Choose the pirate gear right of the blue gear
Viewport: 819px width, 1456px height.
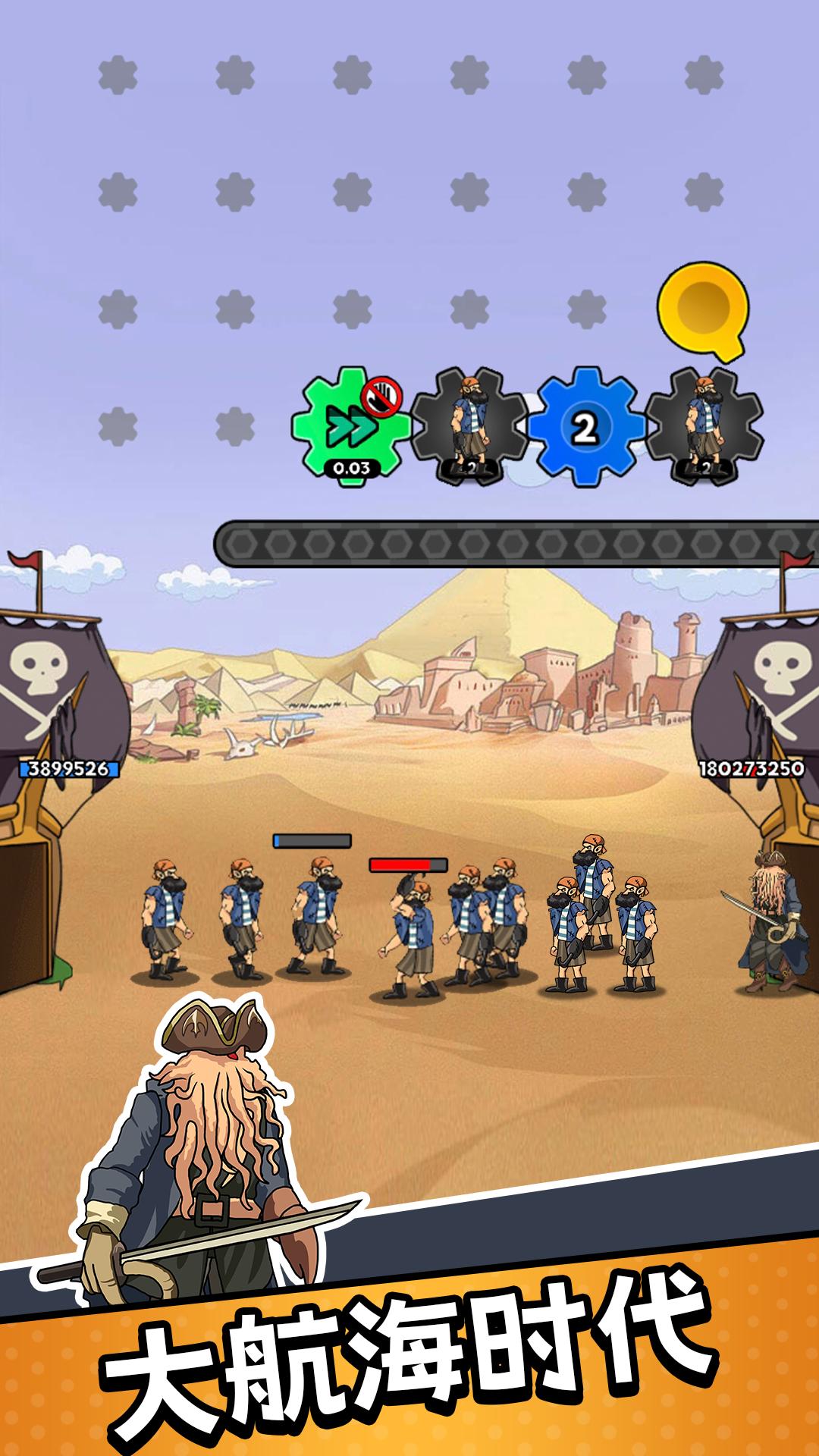(x=703, y=427)
